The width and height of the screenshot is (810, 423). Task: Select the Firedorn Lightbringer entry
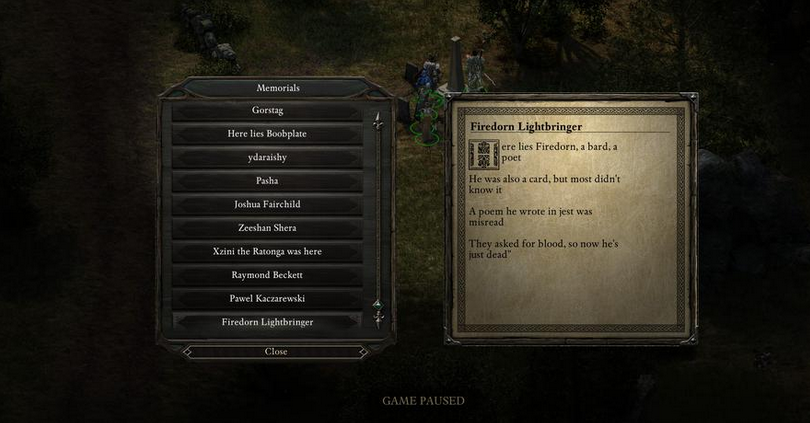pyautogui.click(x=267, y=322)
